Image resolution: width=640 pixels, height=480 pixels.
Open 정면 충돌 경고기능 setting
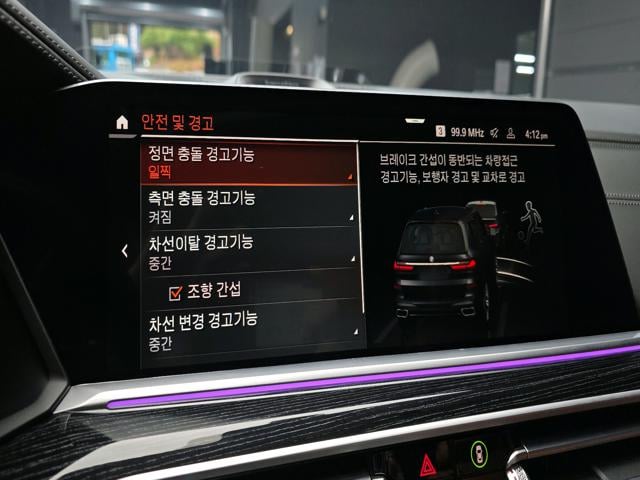[x=249, y=162]
